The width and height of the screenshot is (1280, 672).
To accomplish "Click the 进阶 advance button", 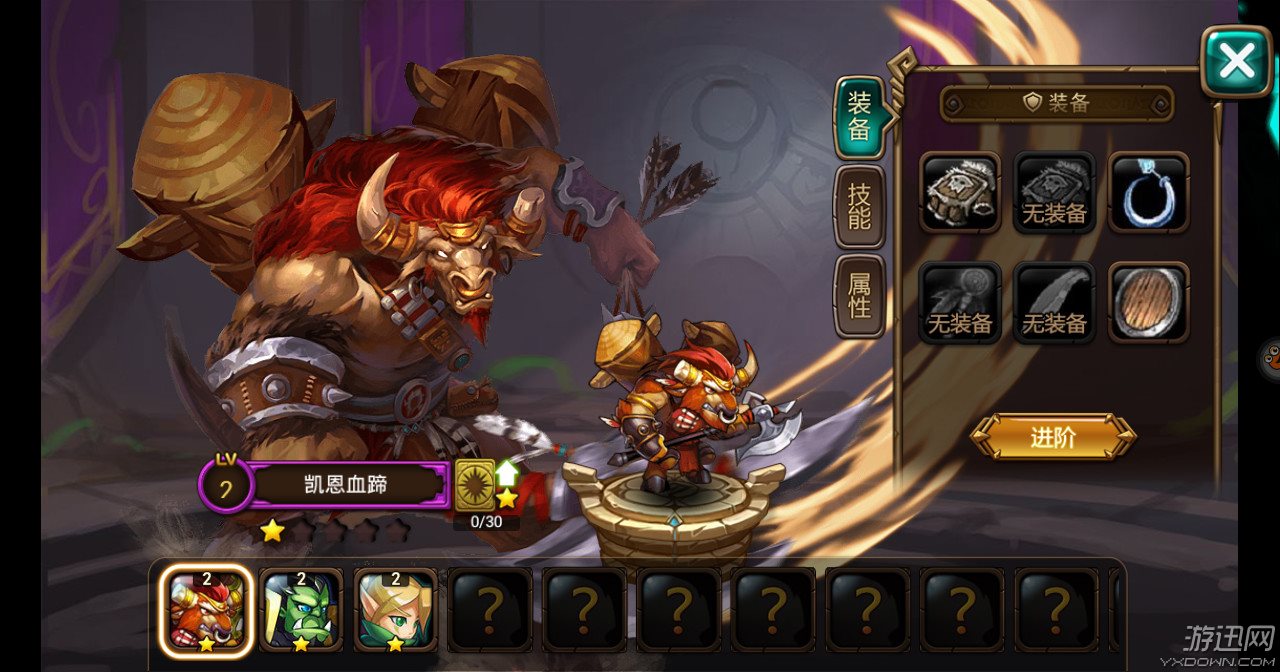I will tap(1053, 437).
